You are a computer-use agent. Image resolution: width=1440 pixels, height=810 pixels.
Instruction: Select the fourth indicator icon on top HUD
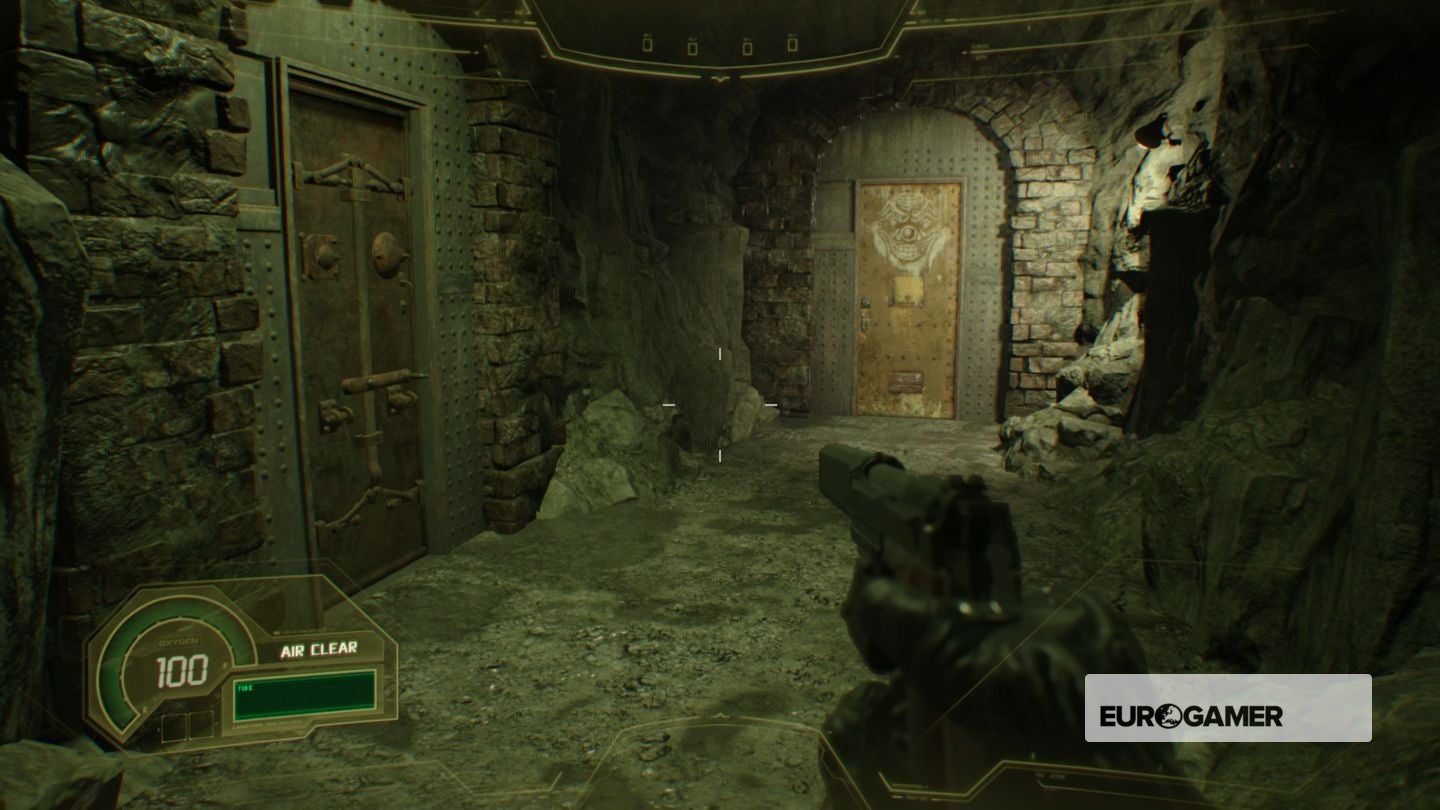click(x=792, y=45)
